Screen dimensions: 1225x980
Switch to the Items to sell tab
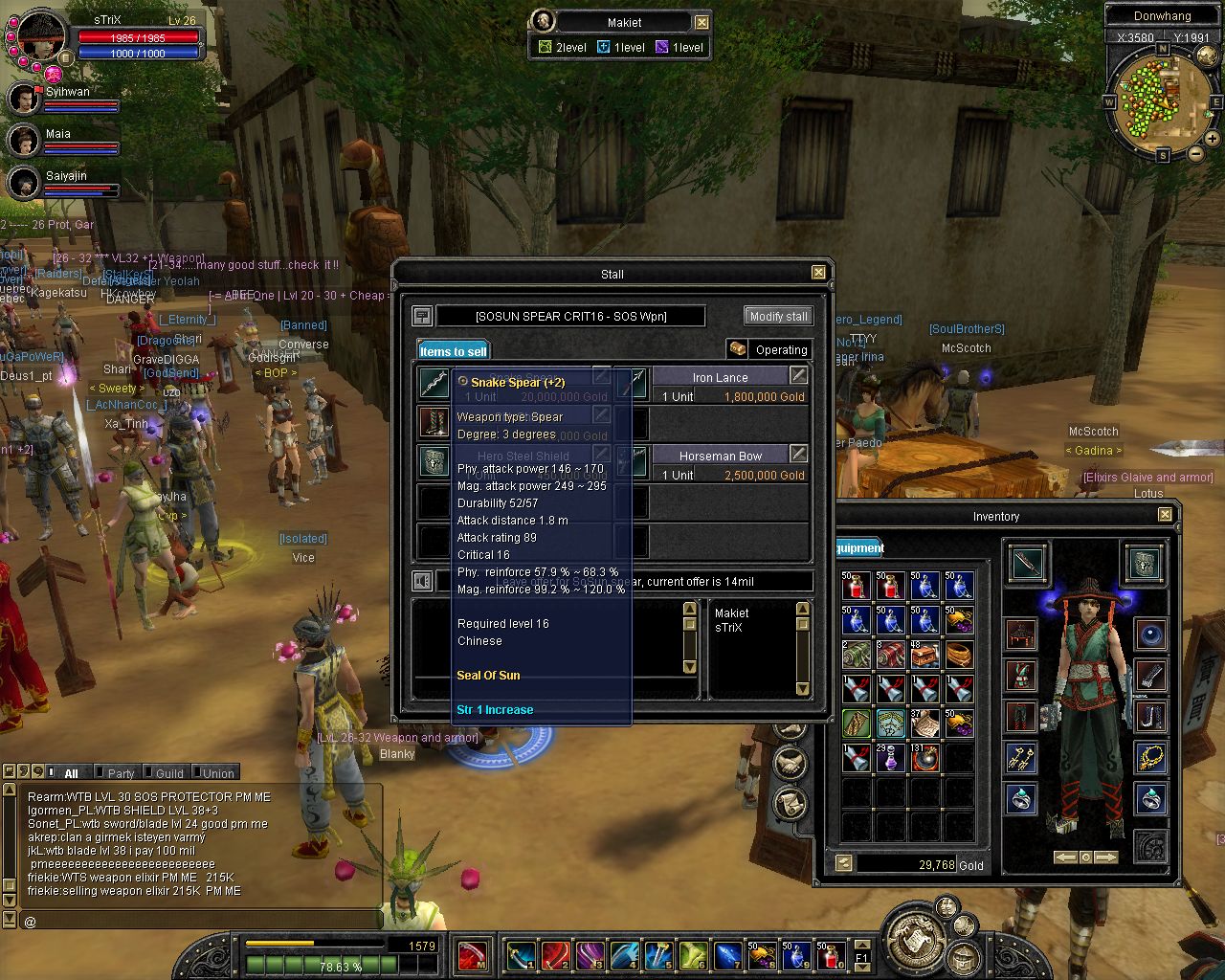[x=453, y=351]
